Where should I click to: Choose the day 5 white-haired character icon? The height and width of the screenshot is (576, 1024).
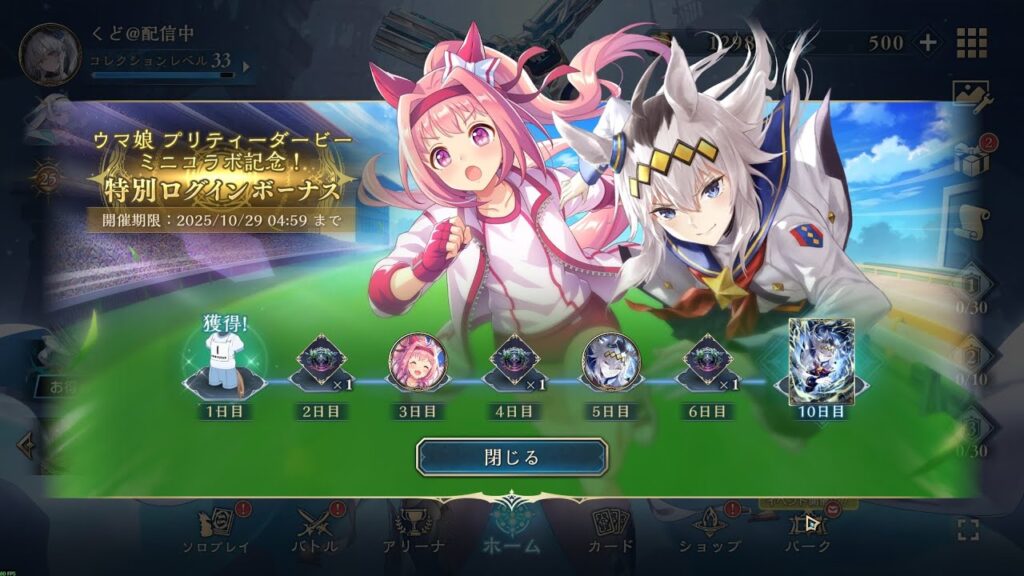609,361
